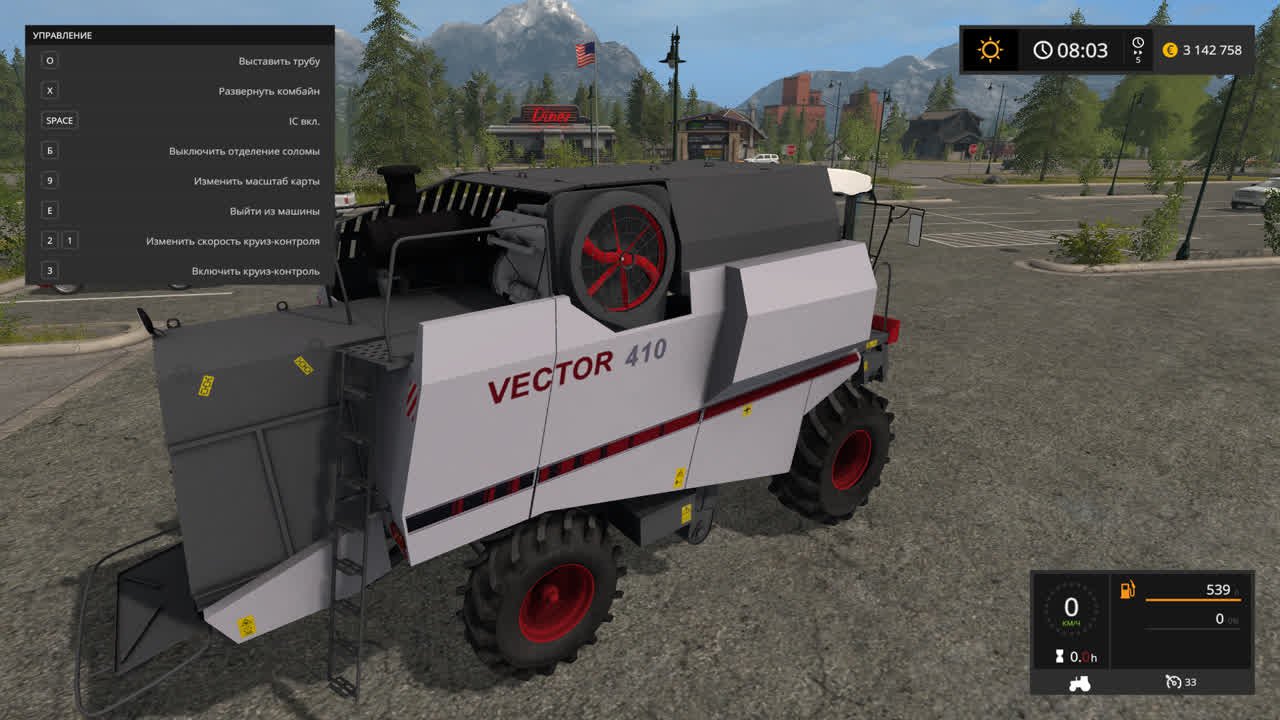This screenshot has width=1280, height=720.
Task: Click the fuel pump icon
Action: (x=1127, y=590)
